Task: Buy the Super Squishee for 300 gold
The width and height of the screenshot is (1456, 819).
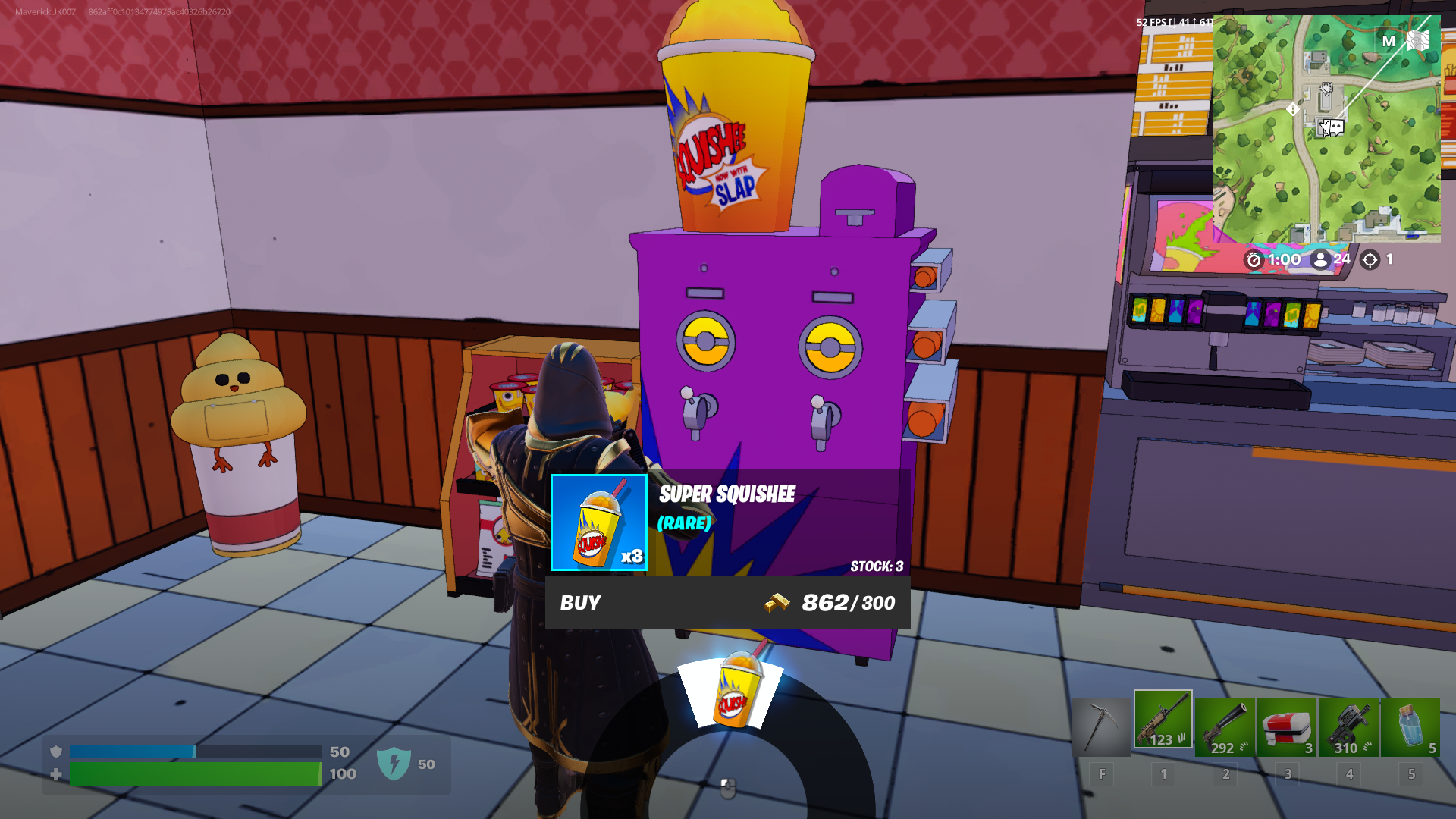Action: (726, 603)
